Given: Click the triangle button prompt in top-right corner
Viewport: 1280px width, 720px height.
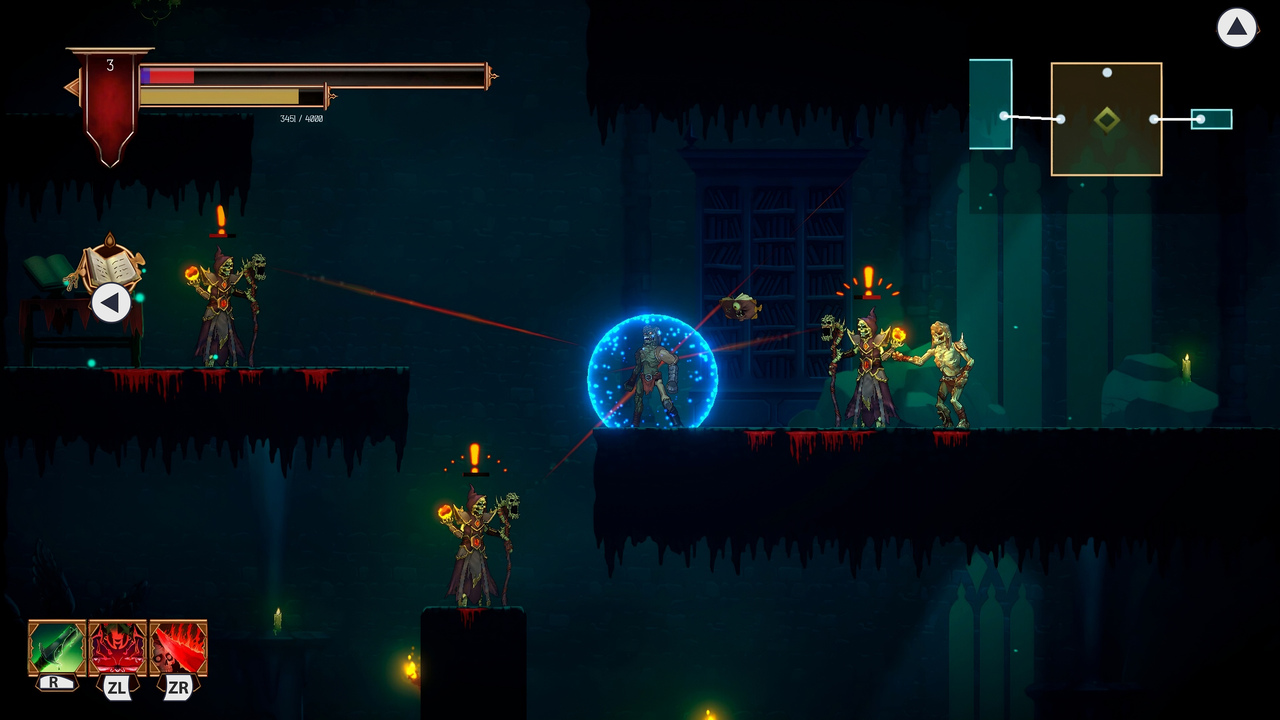Looking at the screenshot, I should click(x=1237, y=28).
